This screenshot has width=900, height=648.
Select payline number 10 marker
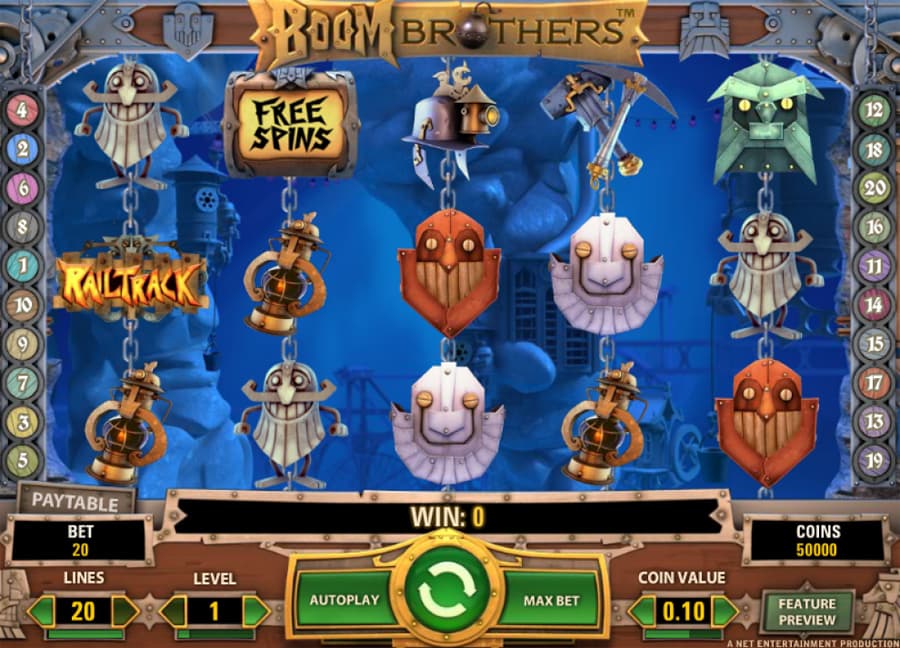click(x=22, y=305)
